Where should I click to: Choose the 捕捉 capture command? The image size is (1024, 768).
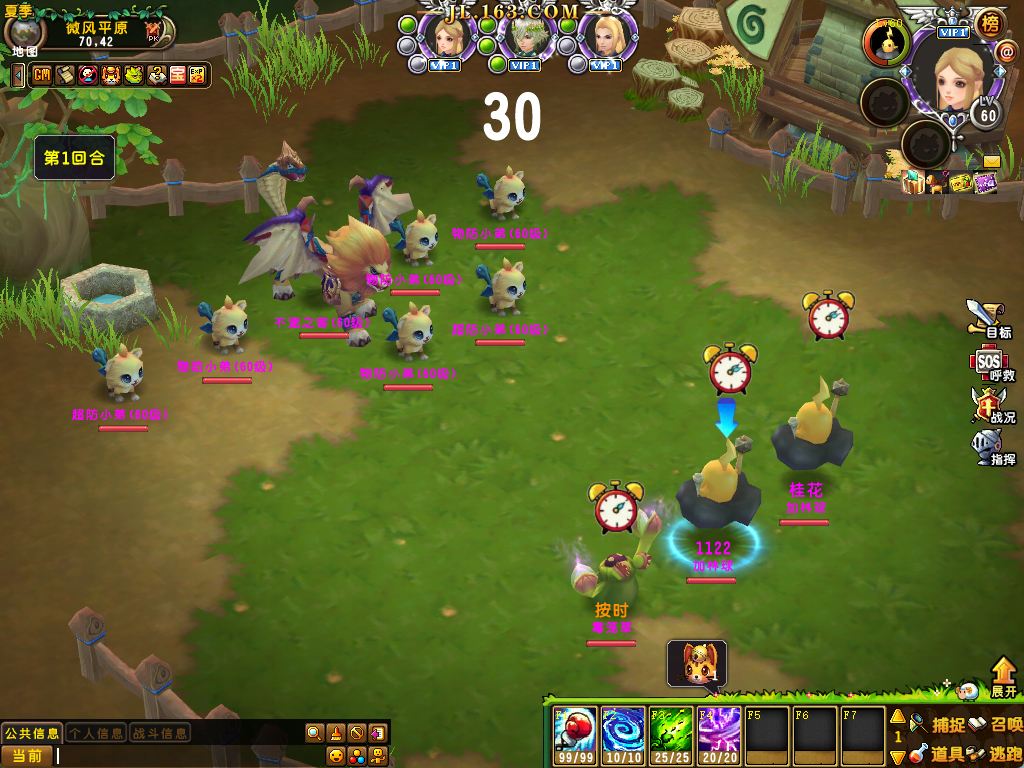[938, 724]
